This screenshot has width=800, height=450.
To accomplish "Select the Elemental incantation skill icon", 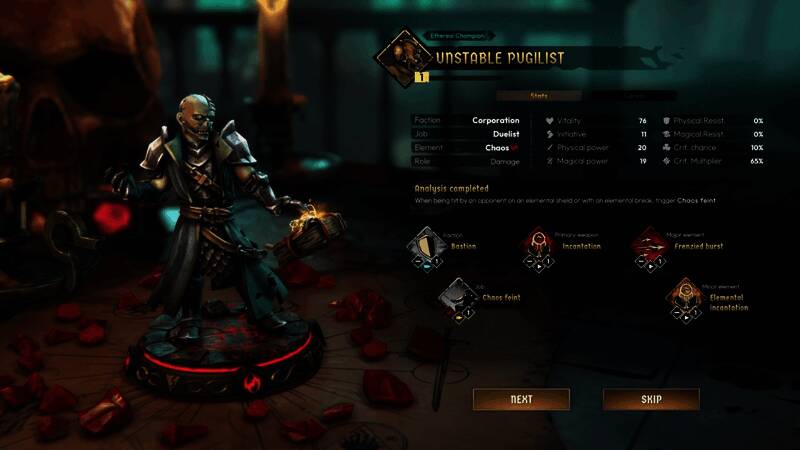I will click(685, 297).
